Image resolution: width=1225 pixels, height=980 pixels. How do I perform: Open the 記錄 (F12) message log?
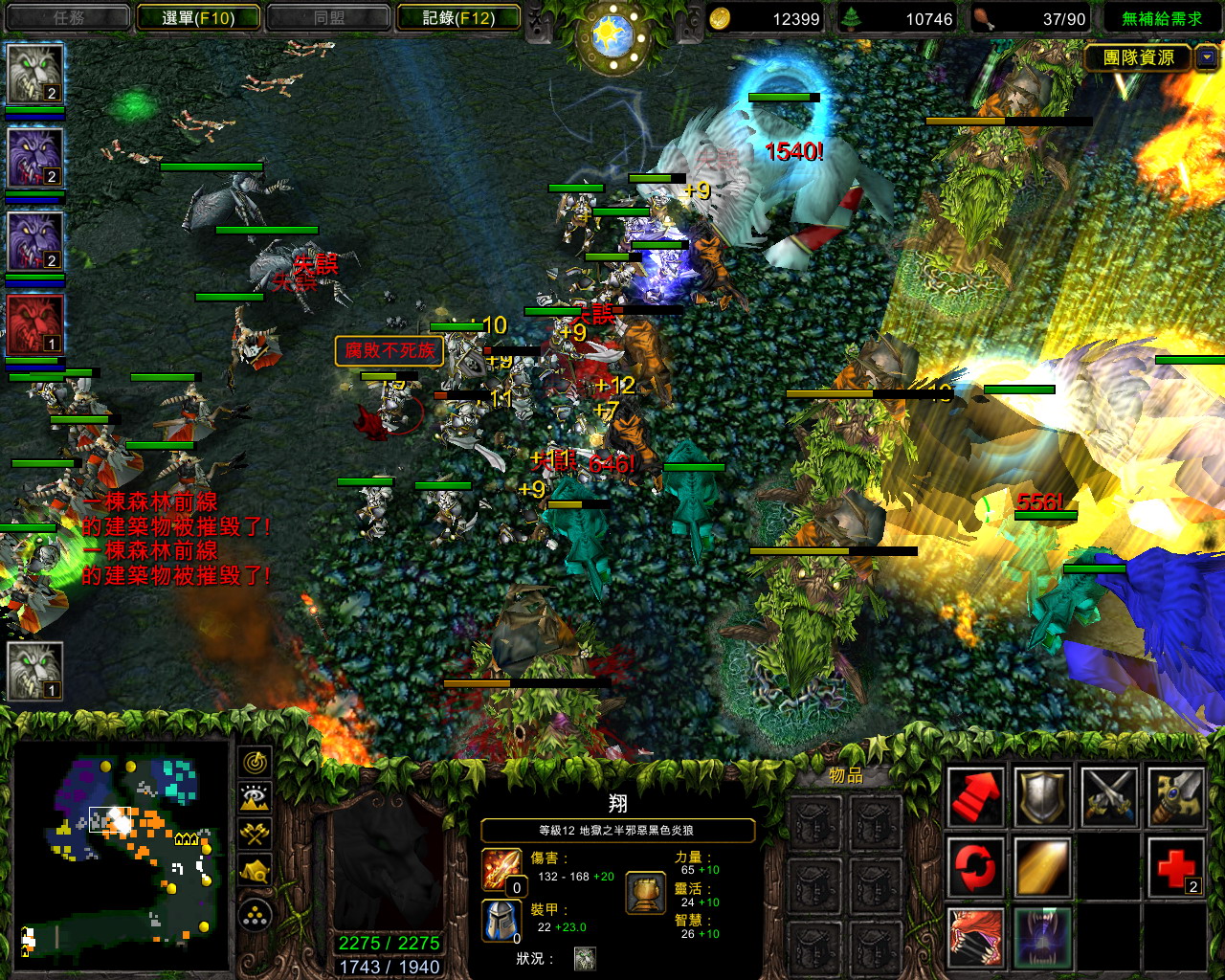pyautogui.click(x=458, y=18)
